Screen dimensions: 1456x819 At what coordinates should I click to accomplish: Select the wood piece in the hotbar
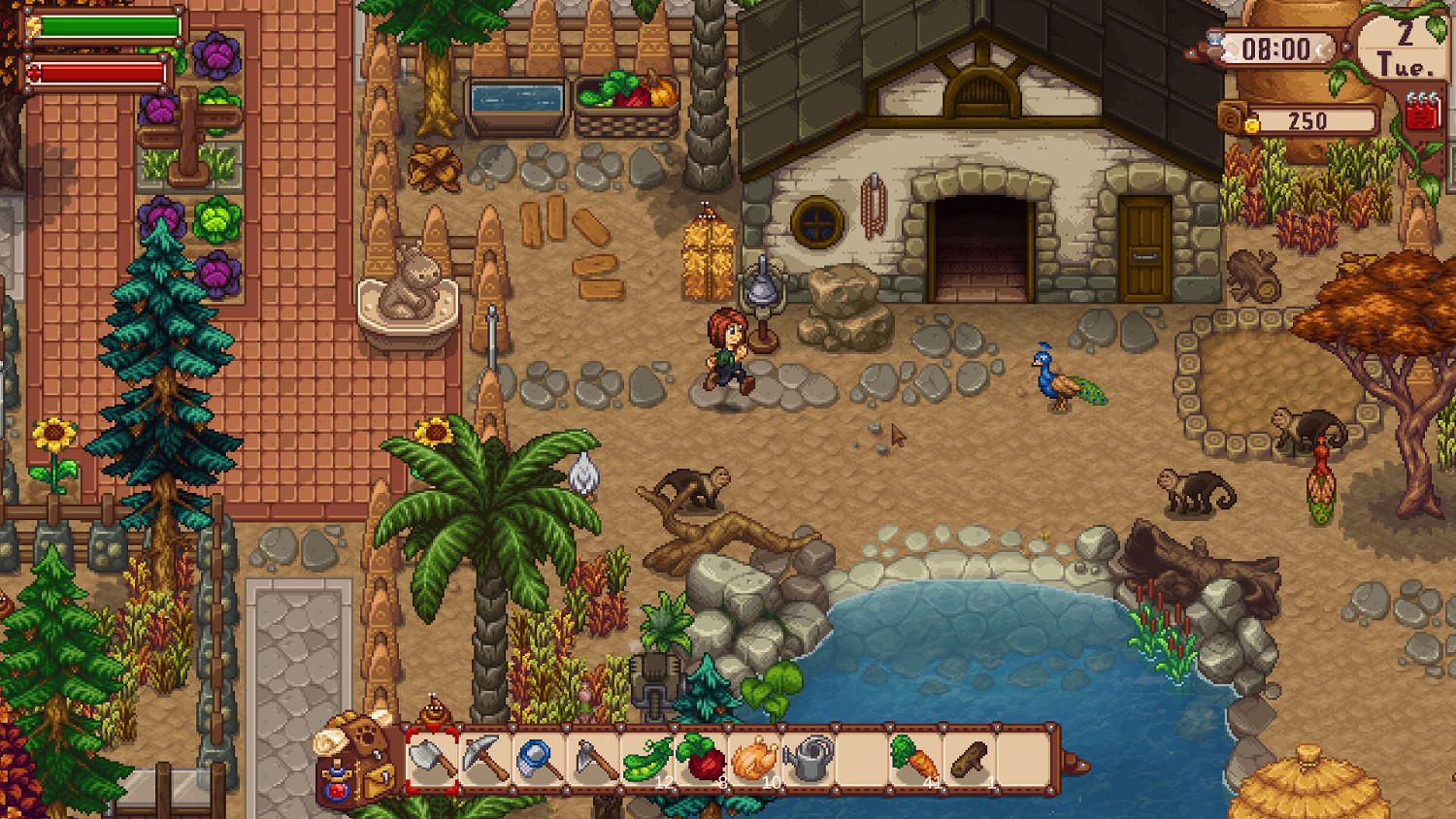click(968, 760)
